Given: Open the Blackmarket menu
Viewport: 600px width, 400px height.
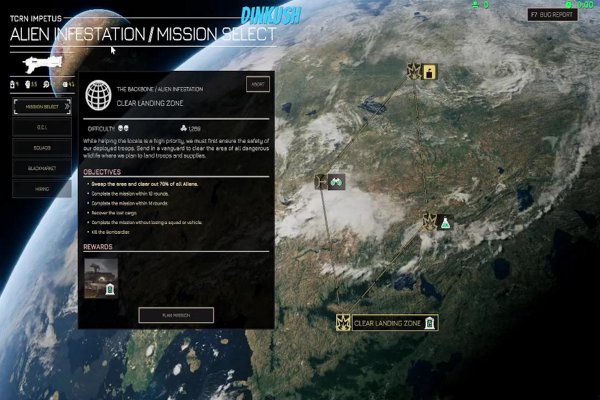Looking at the screenshot, I should tap(41, 168).
